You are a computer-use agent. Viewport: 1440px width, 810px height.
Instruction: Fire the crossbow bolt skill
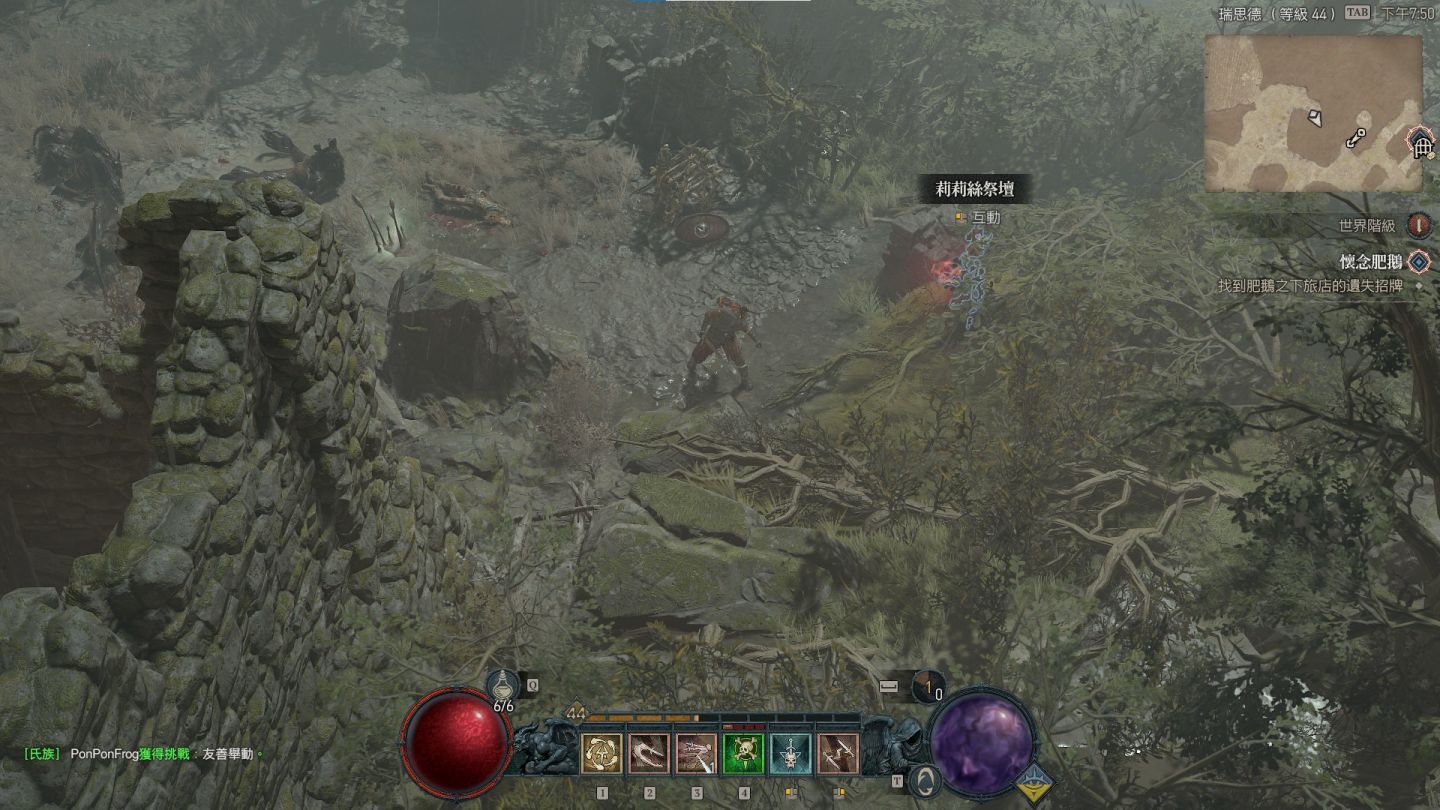coord(696,754)
